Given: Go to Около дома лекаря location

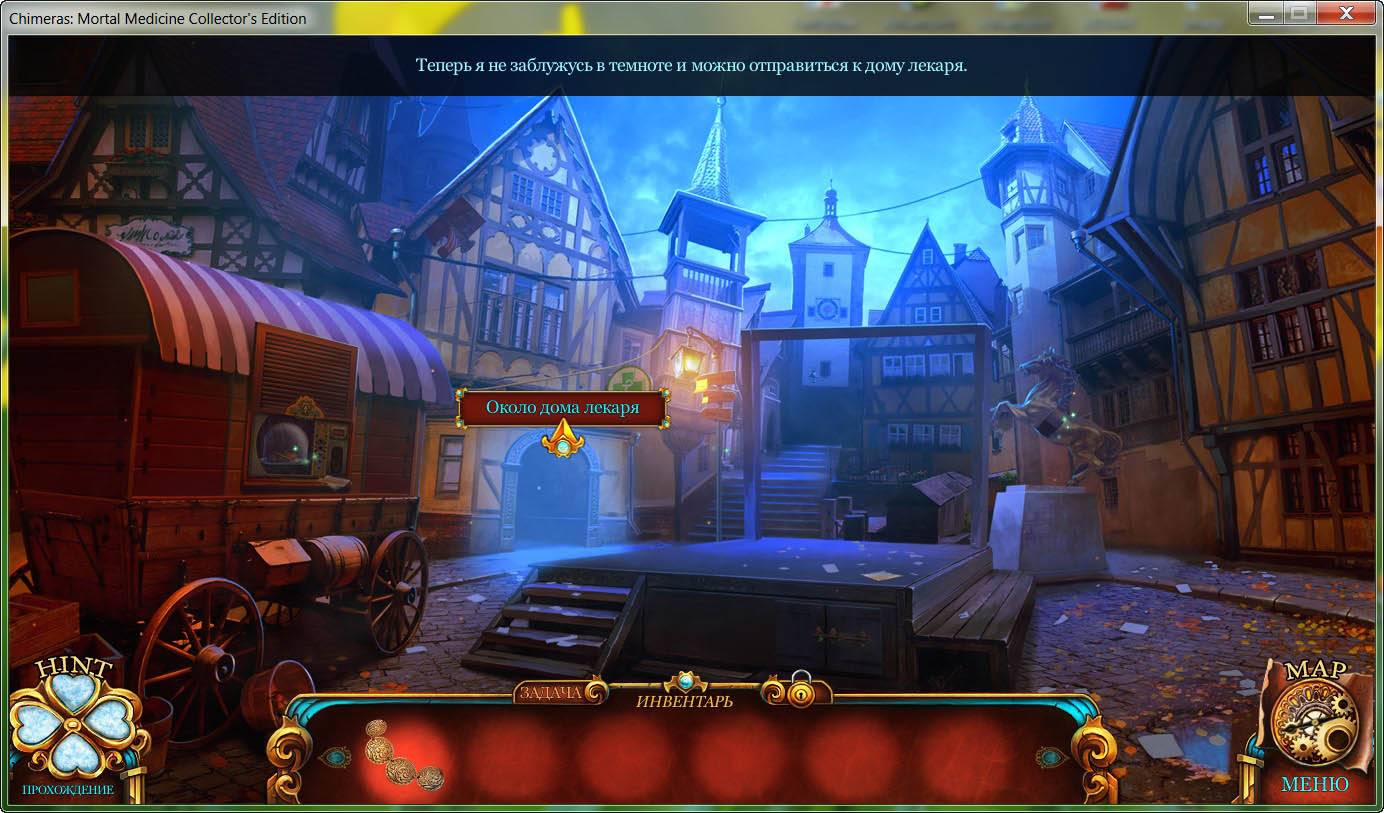Looking at the screenshot, I should [562, 408].
